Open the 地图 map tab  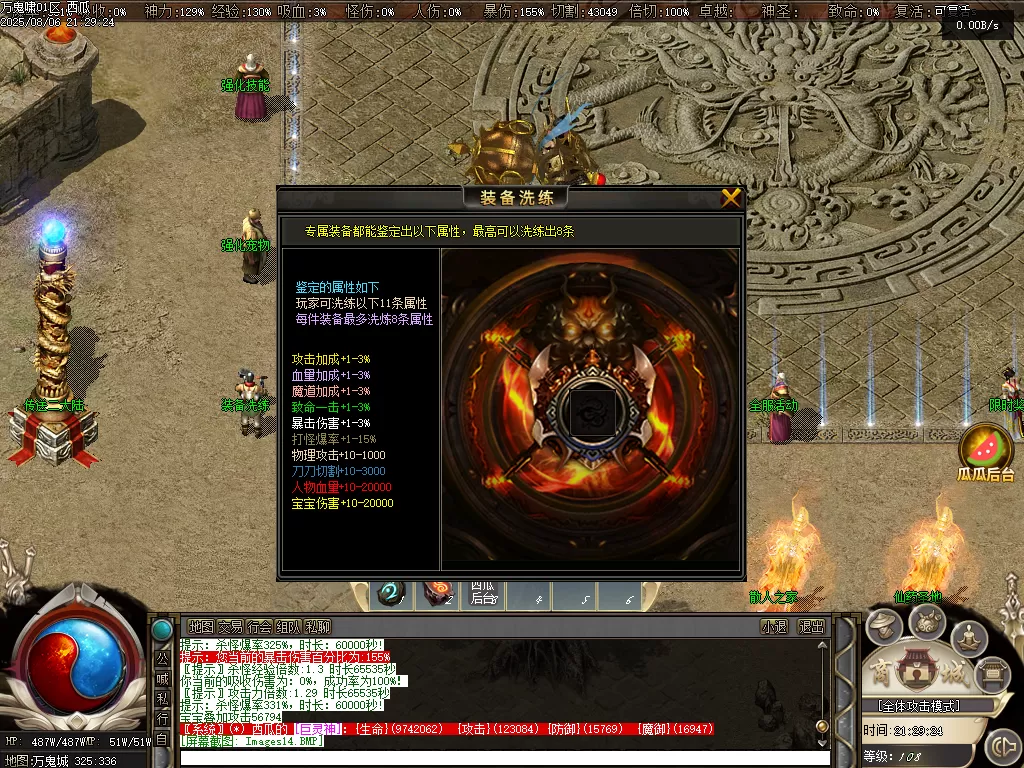tap(200, 627)
